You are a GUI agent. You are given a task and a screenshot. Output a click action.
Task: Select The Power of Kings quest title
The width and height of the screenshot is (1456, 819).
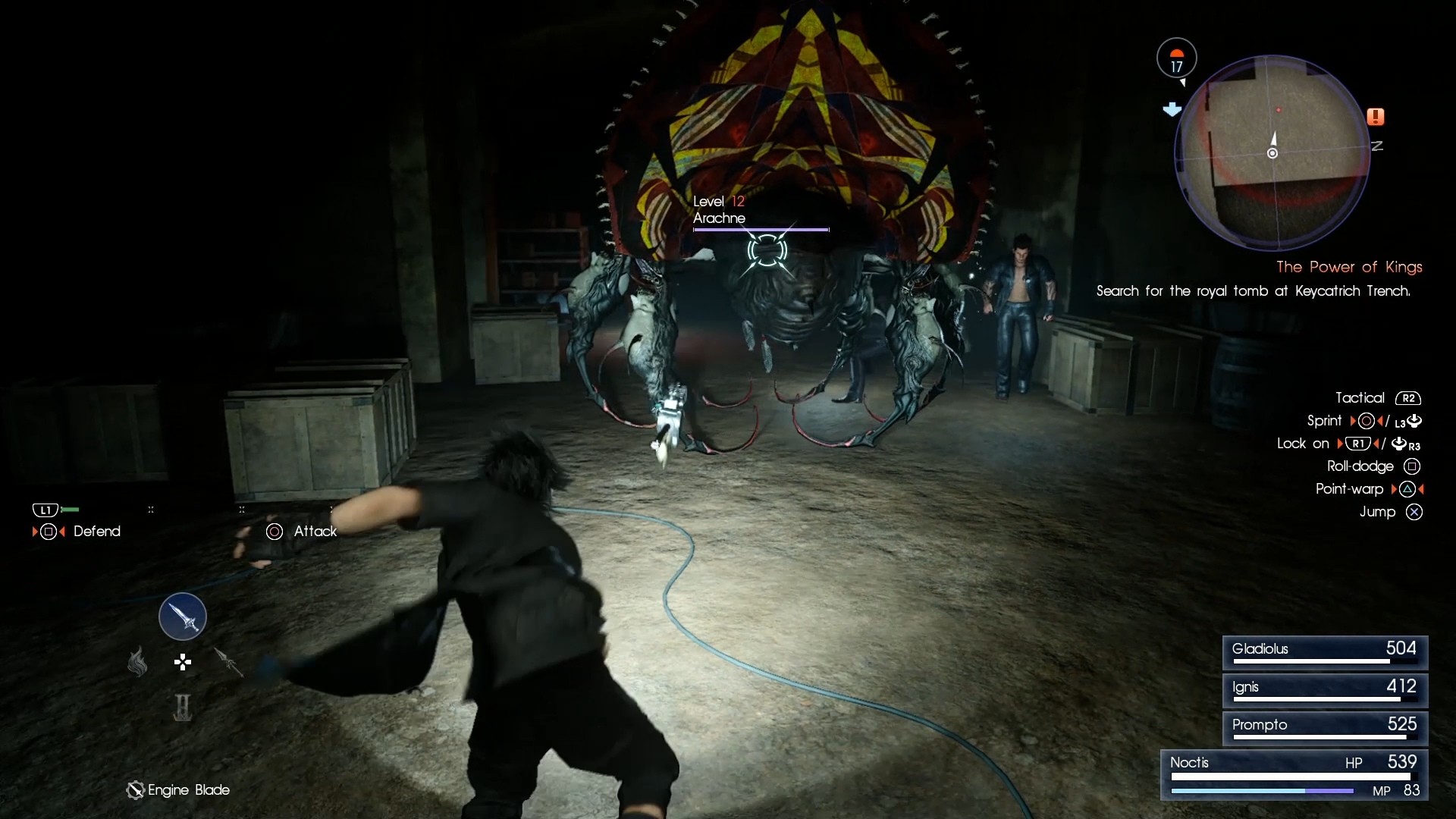click(1349, 267)
